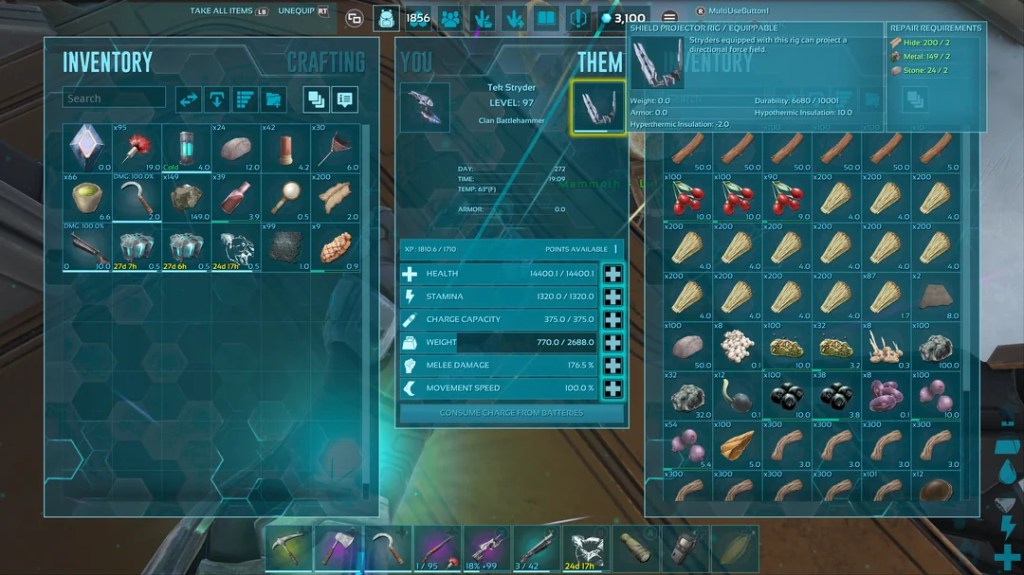Screen dimensions: 1024x575
Task: Pick the pickaxe hotbar slot
Action: click(x=288, y=547)
